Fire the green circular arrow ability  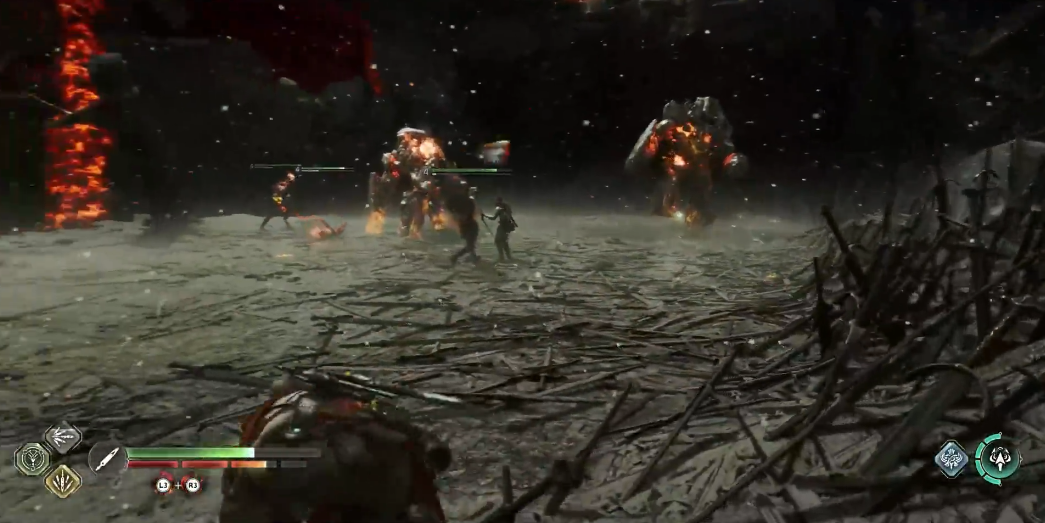point(998,459)
